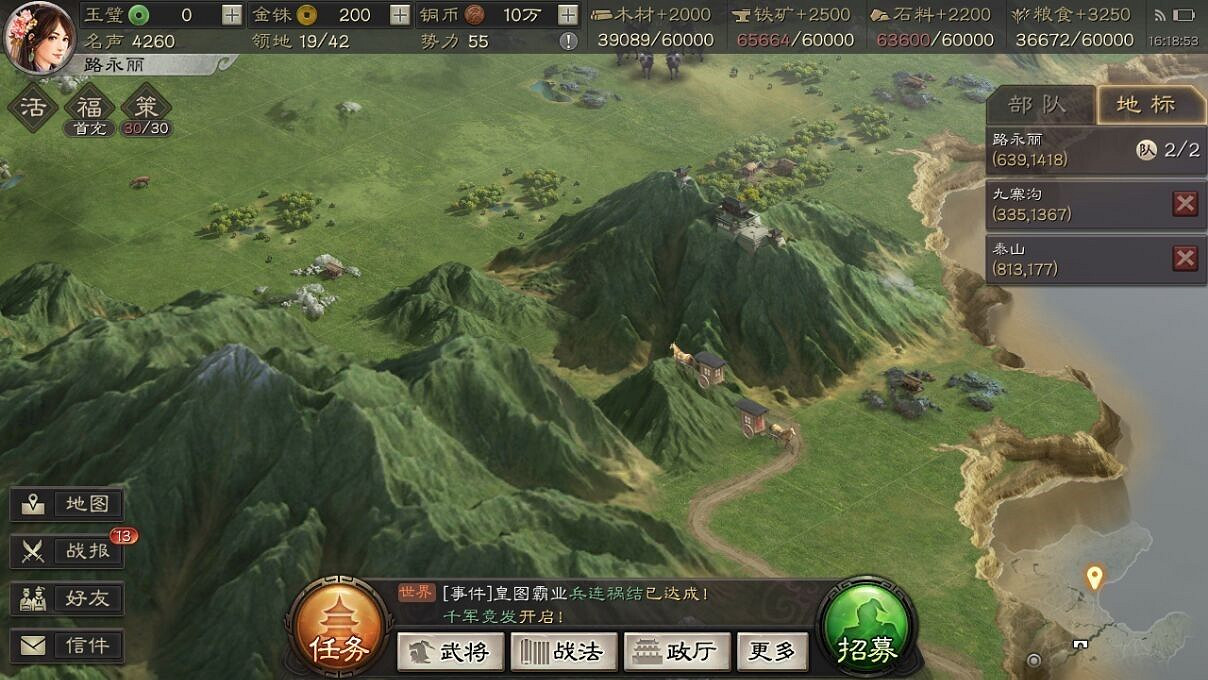
Task: Open the 武将 generals menu
Action: click(x=451, y=651)
